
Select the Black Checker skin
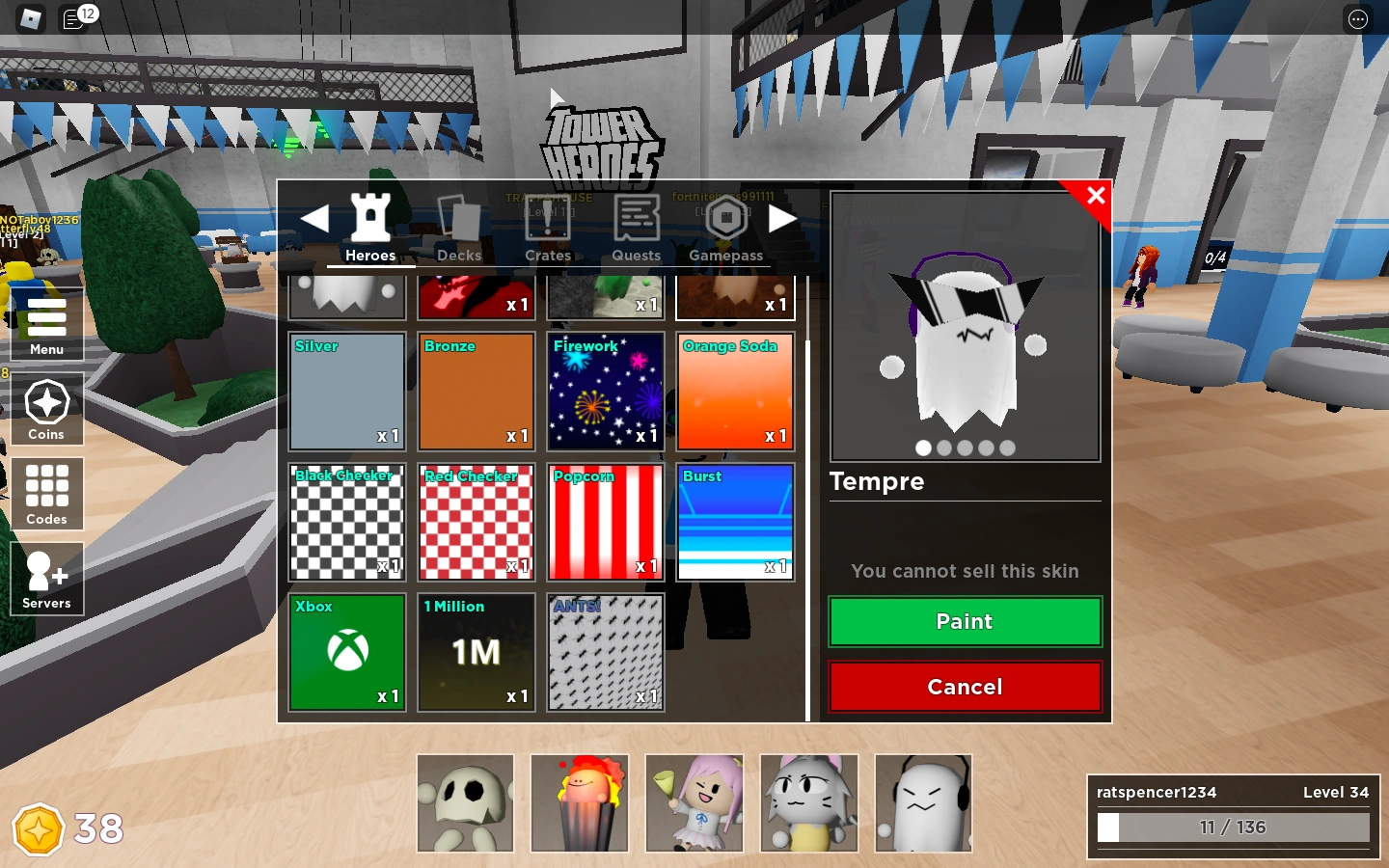click(x=346, y=522)
